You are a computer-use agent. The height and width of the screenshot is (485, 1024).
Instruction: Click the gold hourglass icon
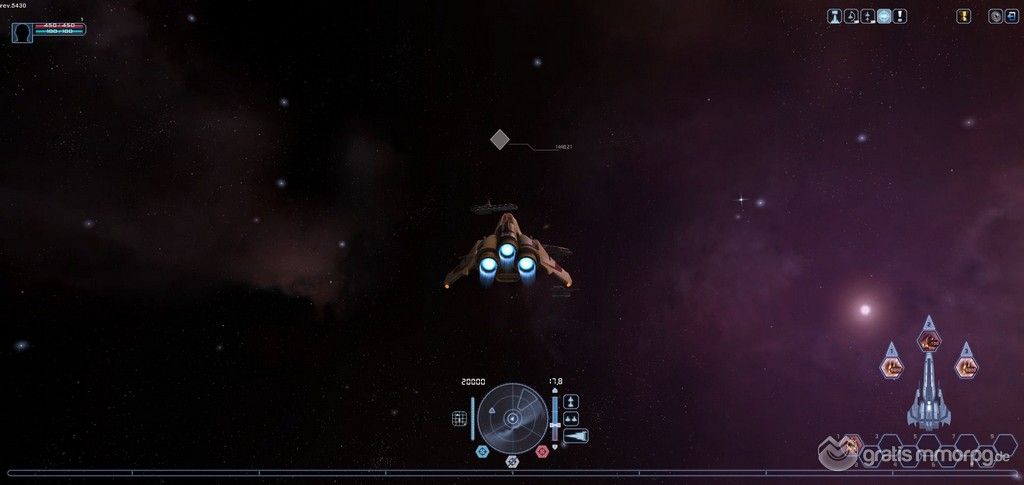pos(964,16)
